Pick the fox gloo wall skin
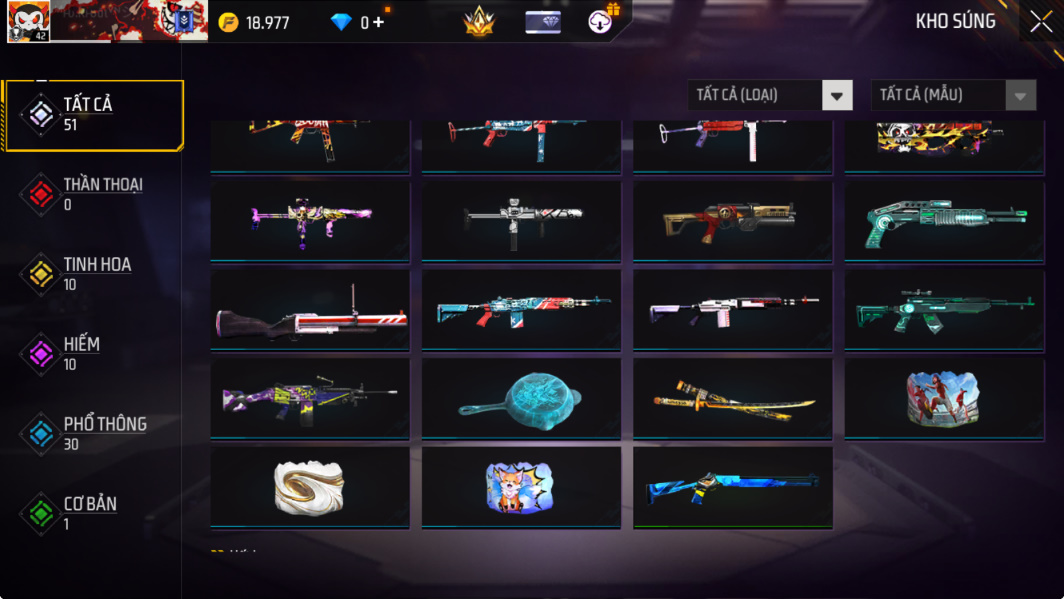1064x599 pixels. 521,488
